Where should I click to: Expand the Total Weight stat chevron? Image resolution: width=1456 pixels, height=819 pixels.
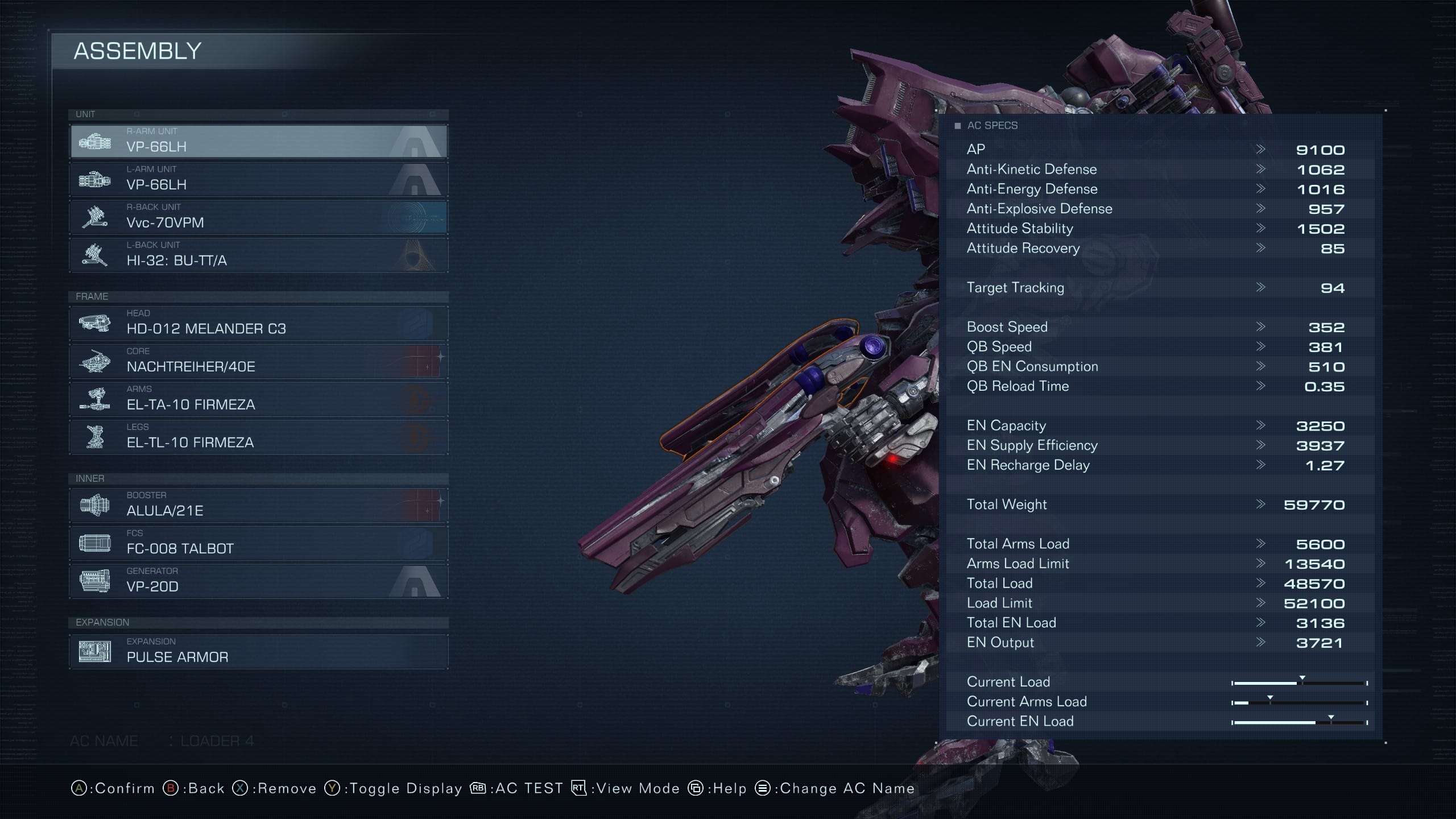tap(1261, 504)
